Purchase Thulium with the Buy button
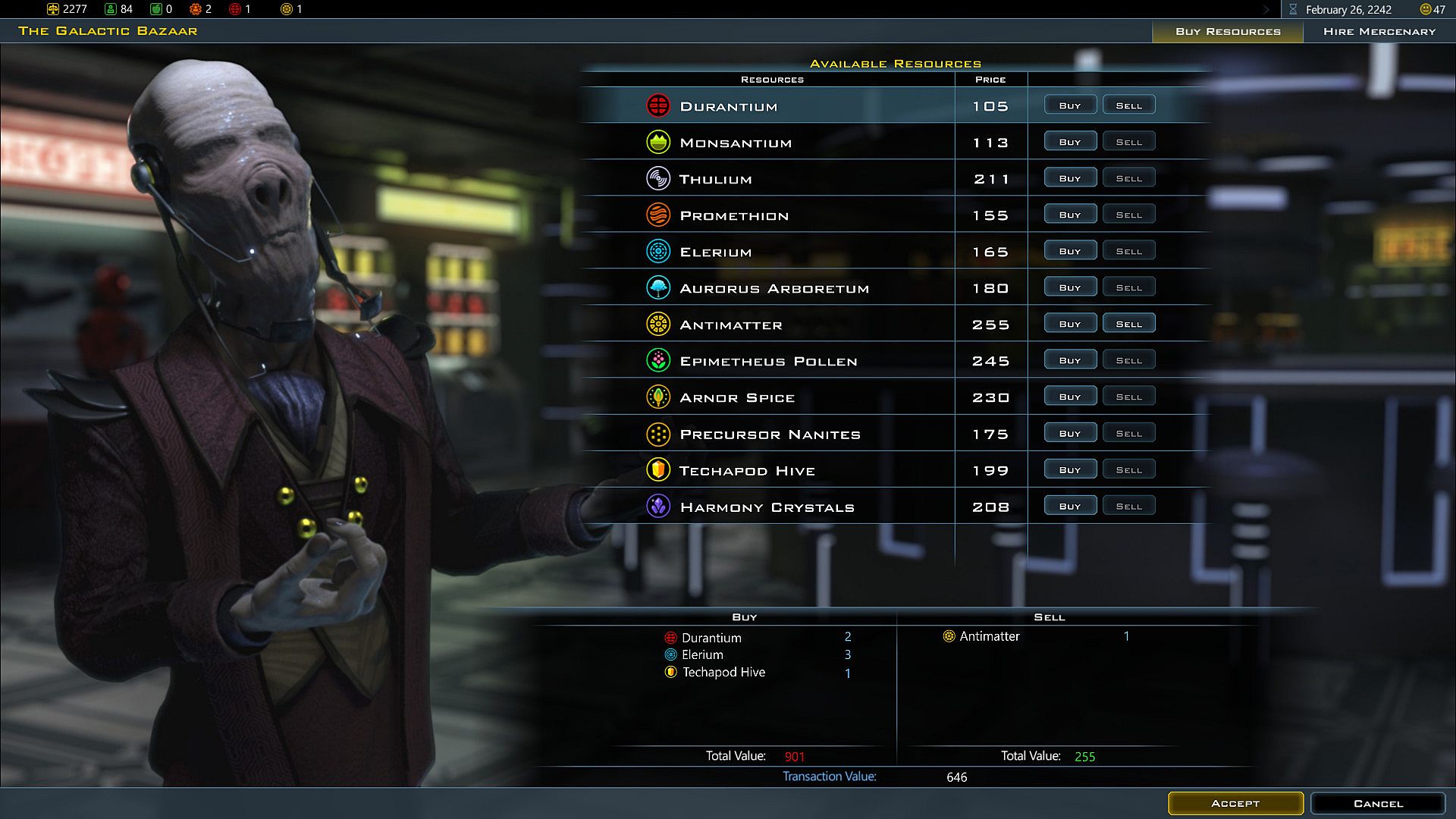Viewport: 1456px width, 819px height. pos(1070,178)
